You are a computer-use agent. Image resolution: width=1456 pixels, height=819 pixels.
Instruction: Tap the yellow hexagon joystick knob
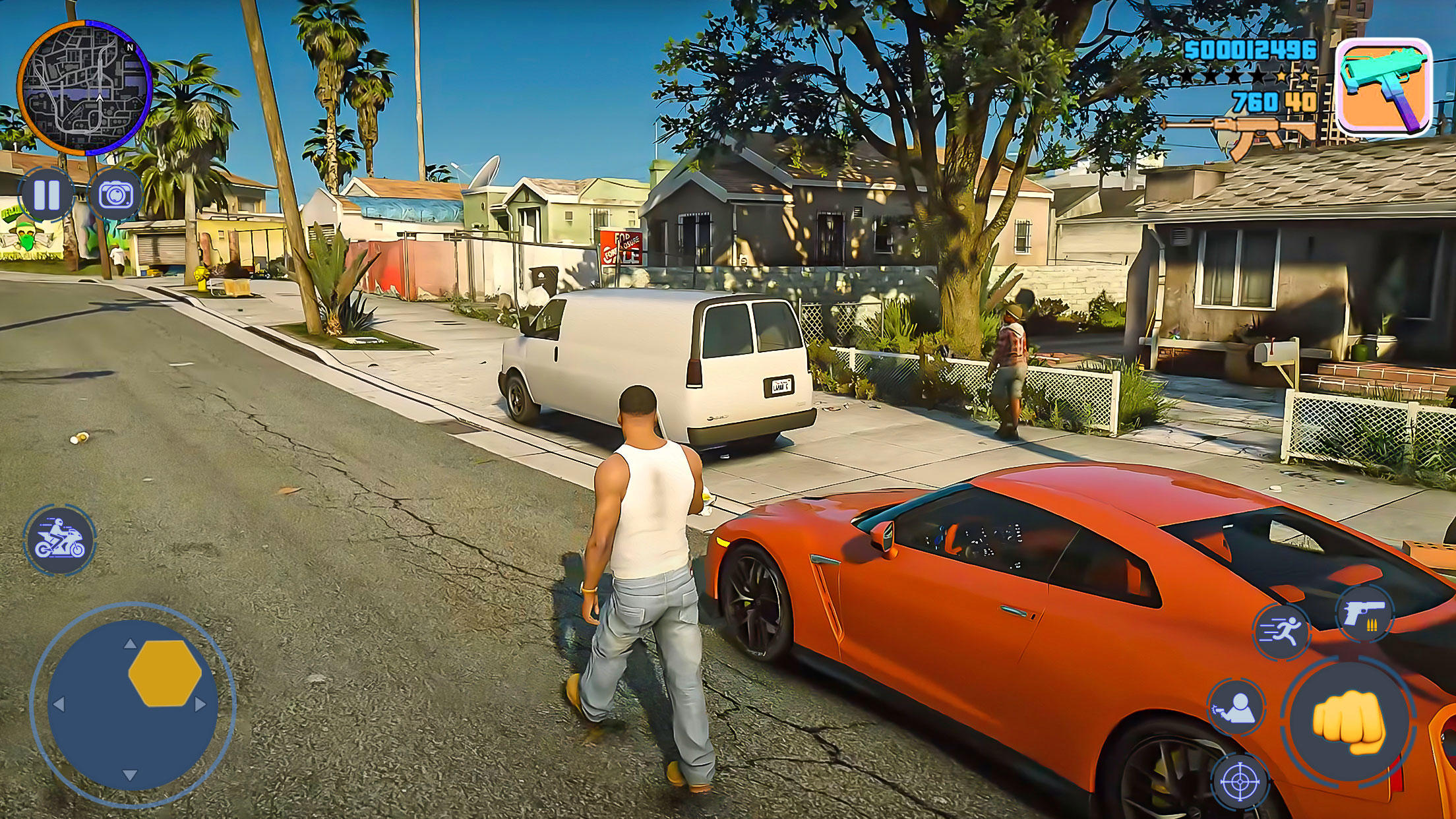[x=165, y=673]
